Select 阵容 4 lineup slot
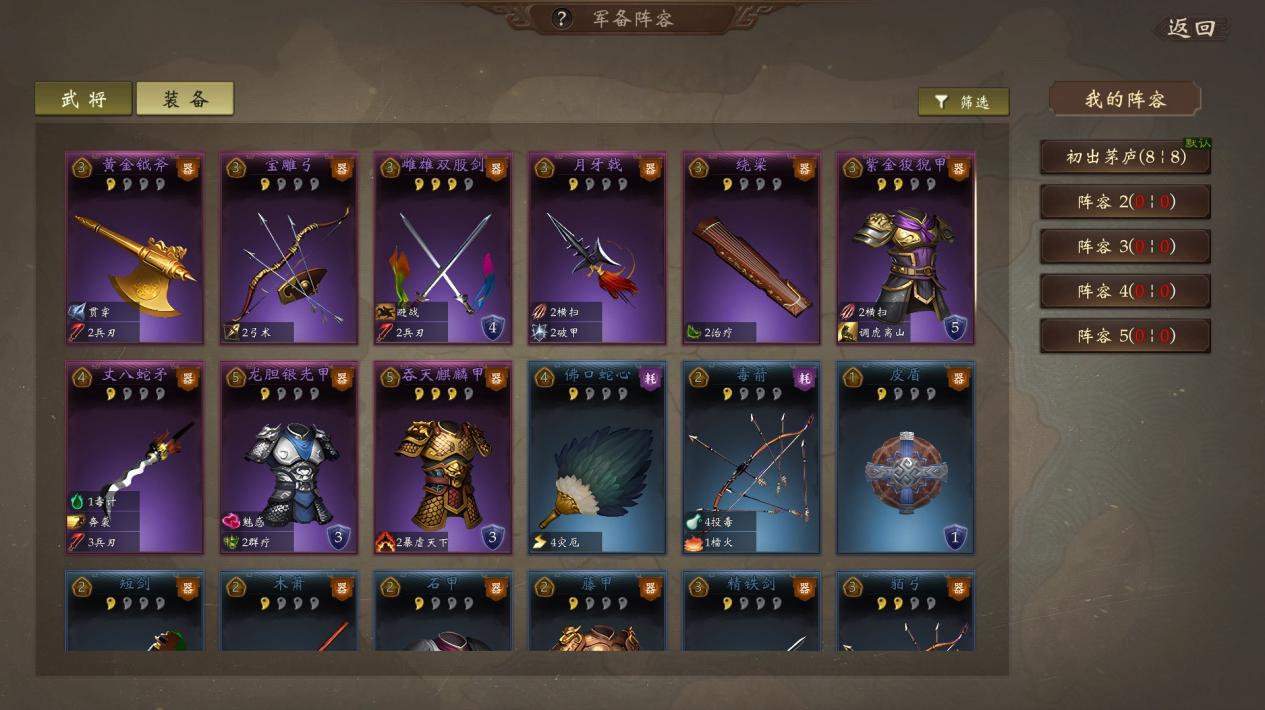The height and width of the screenshot is (710, 1265). pos(1125,291)
